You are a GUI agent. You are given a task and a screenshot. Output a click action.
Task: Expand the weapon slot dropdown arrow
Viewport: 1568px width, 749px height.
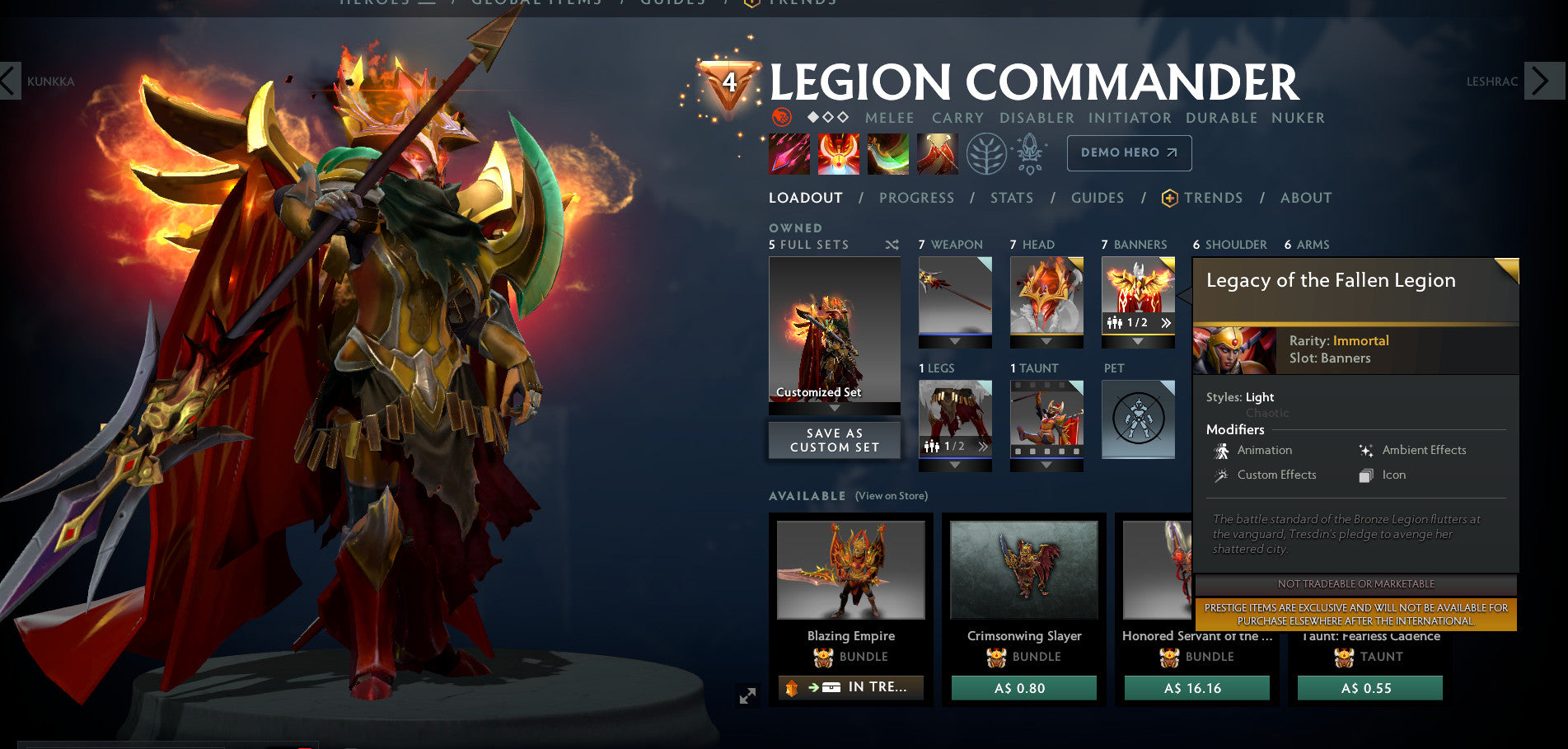953,341
